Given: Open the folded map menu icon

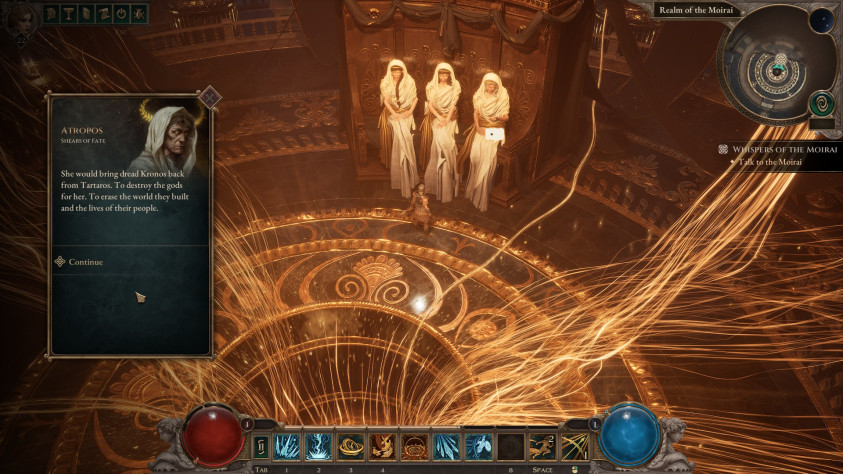Looking at the screenshot, I should pos(104,13).
